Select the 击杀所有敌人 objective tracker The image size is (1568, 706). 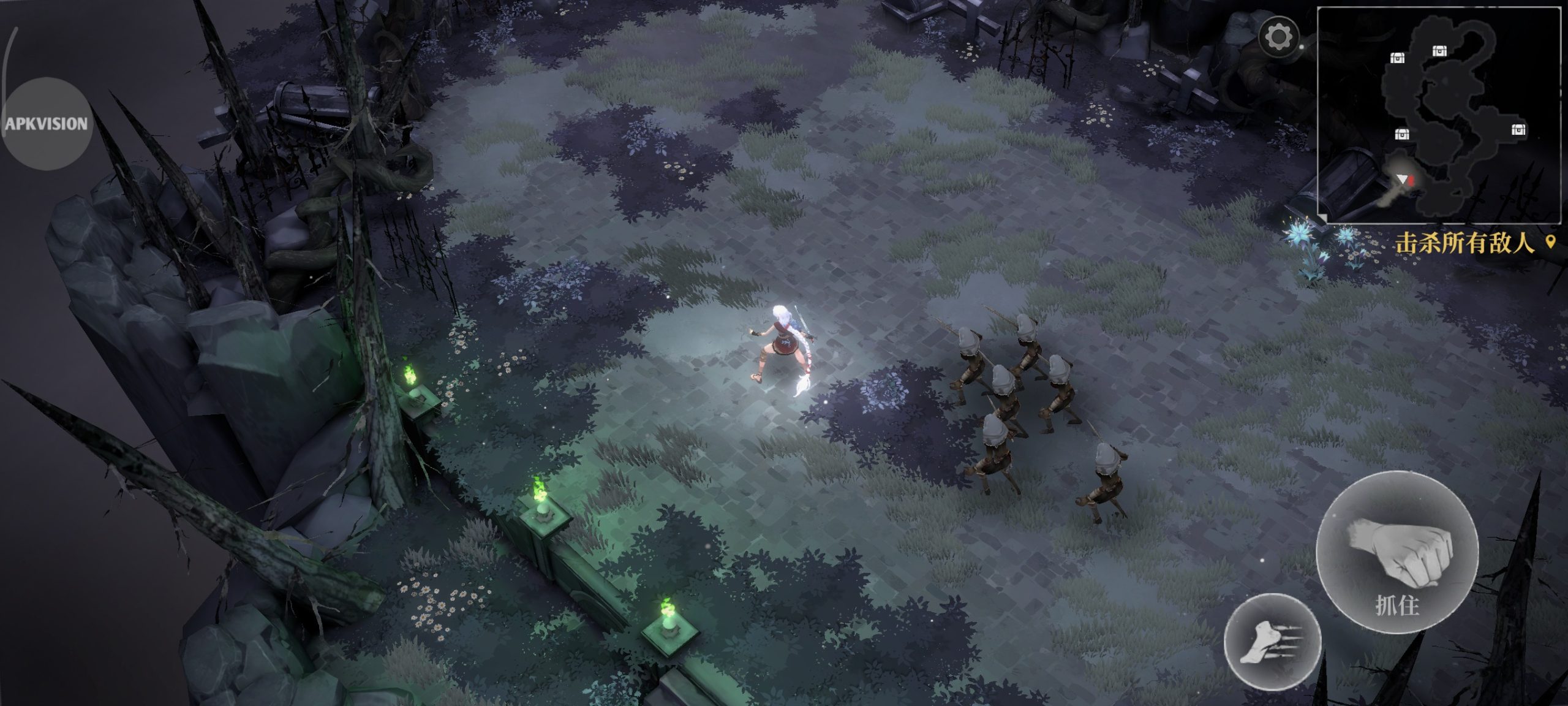point(1467,244)
